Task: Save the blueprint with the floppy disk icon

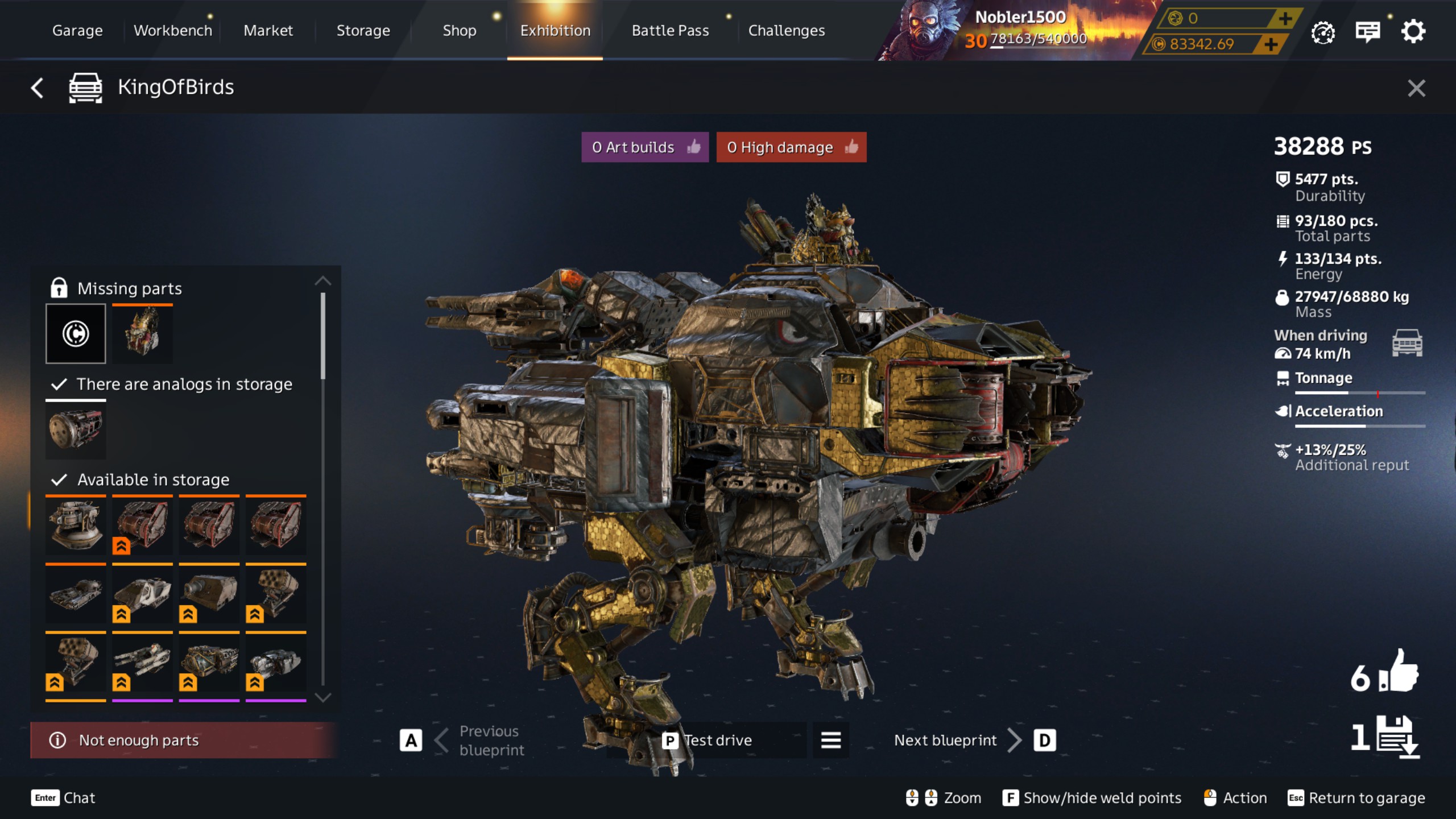Action: (1398, 737)
